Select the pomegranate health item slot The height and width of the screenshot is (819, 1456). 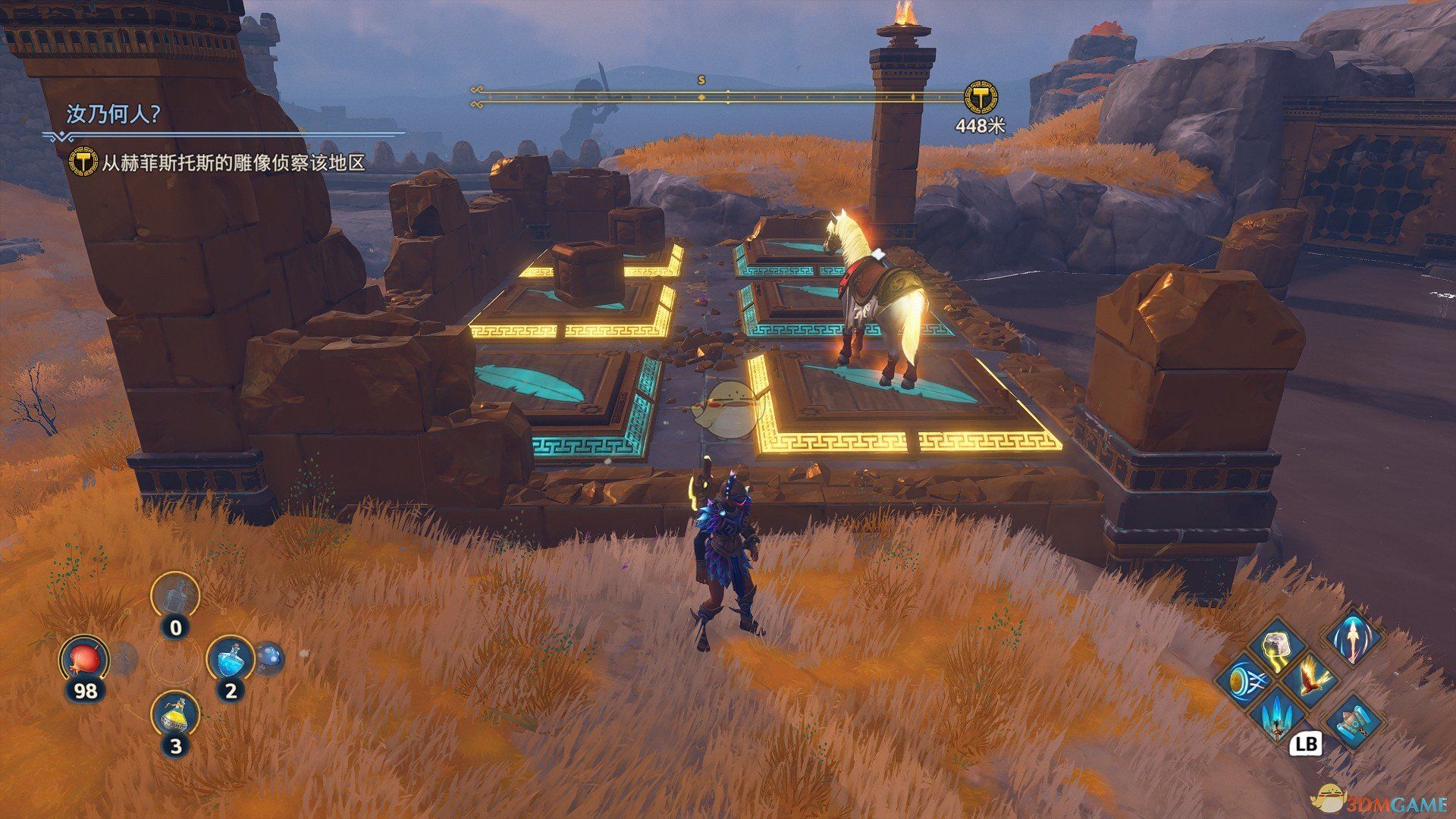(85, 660)
